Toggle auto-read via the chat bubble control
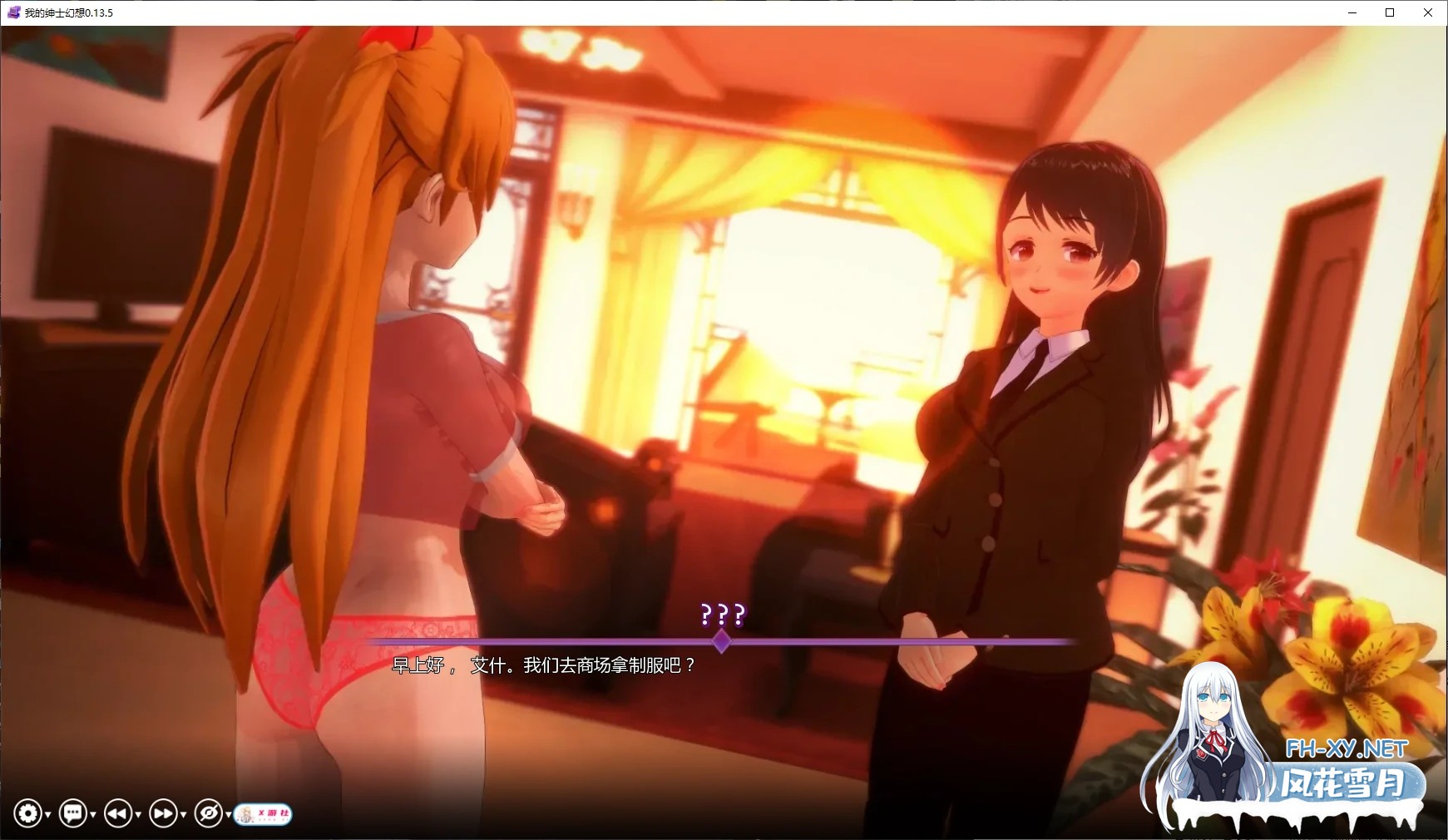This screenshot has height=840, width=1448. point(73,813)
